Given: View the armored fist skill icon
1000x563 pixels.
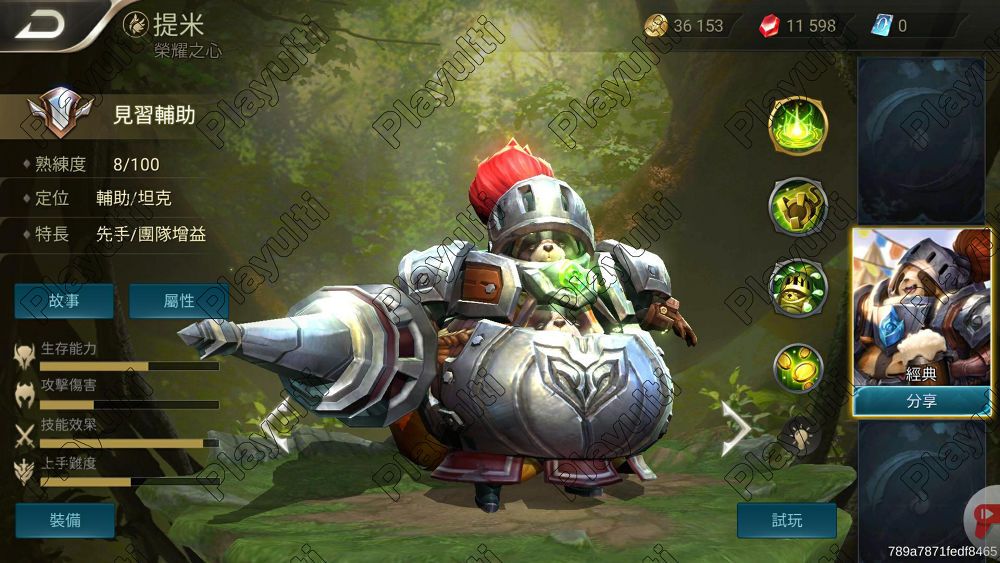Looking at the screenshot, I should 797,207.
